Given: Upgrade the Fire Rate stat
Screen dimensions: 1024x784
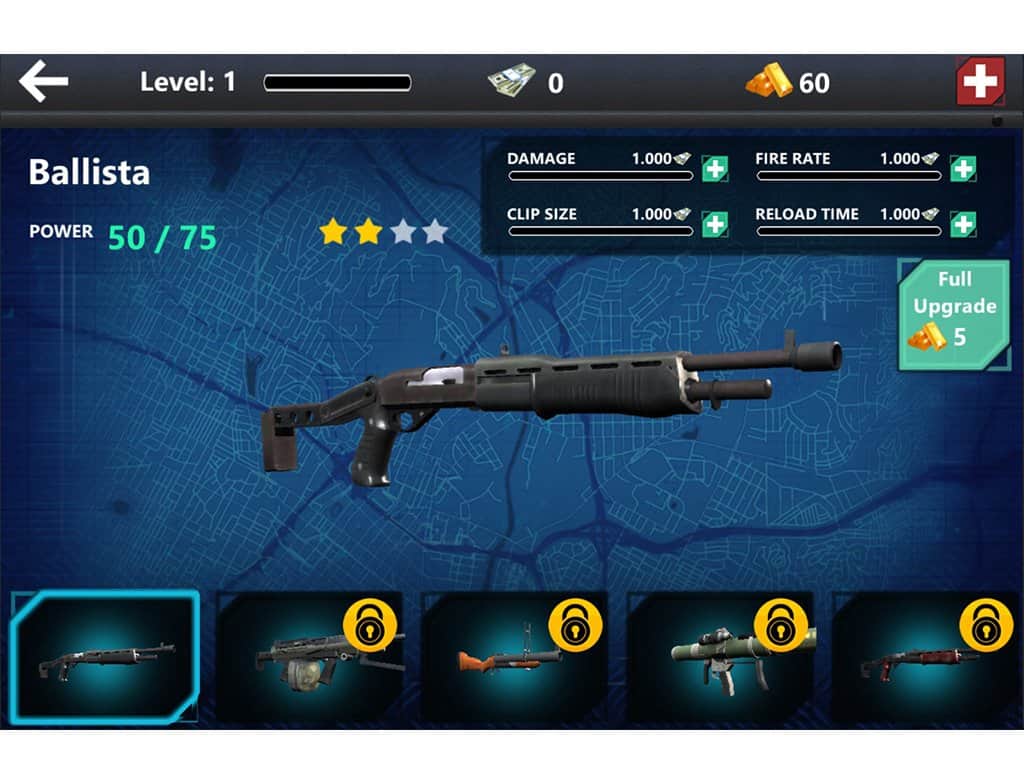Looking at the screenshot, I should 963,169.
